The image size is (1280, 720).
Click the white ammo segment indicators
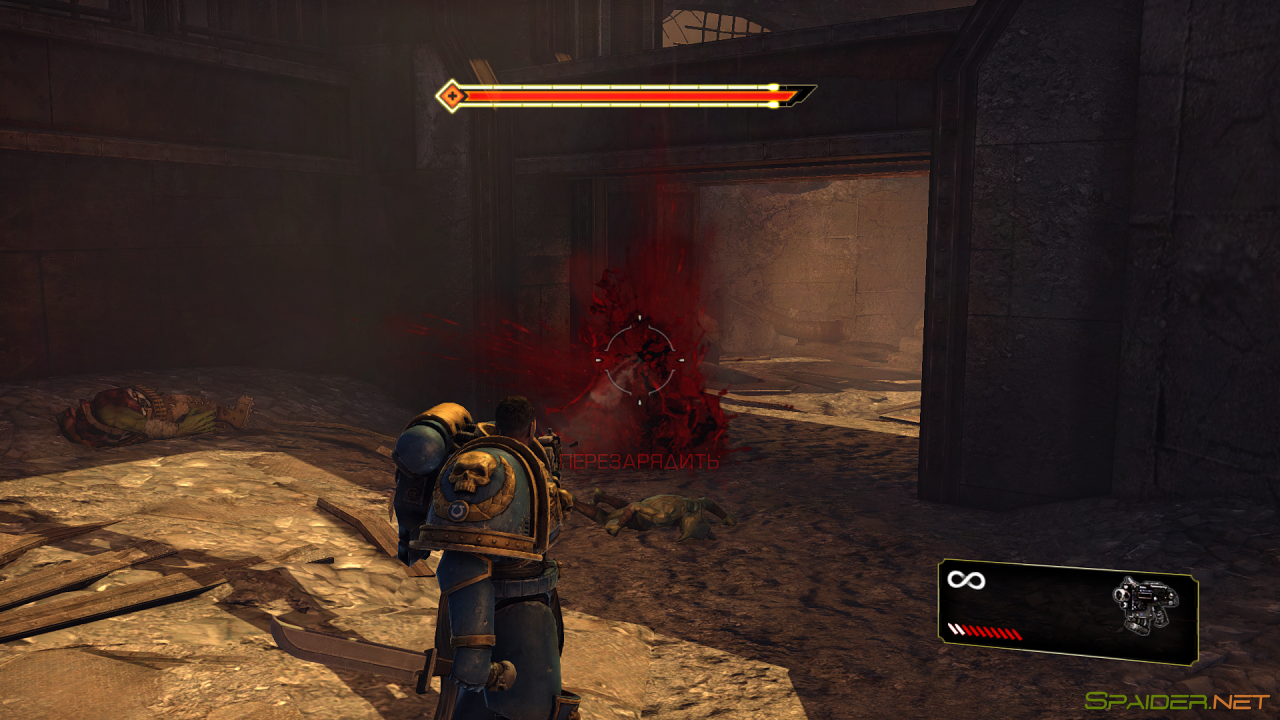(958, 630)
